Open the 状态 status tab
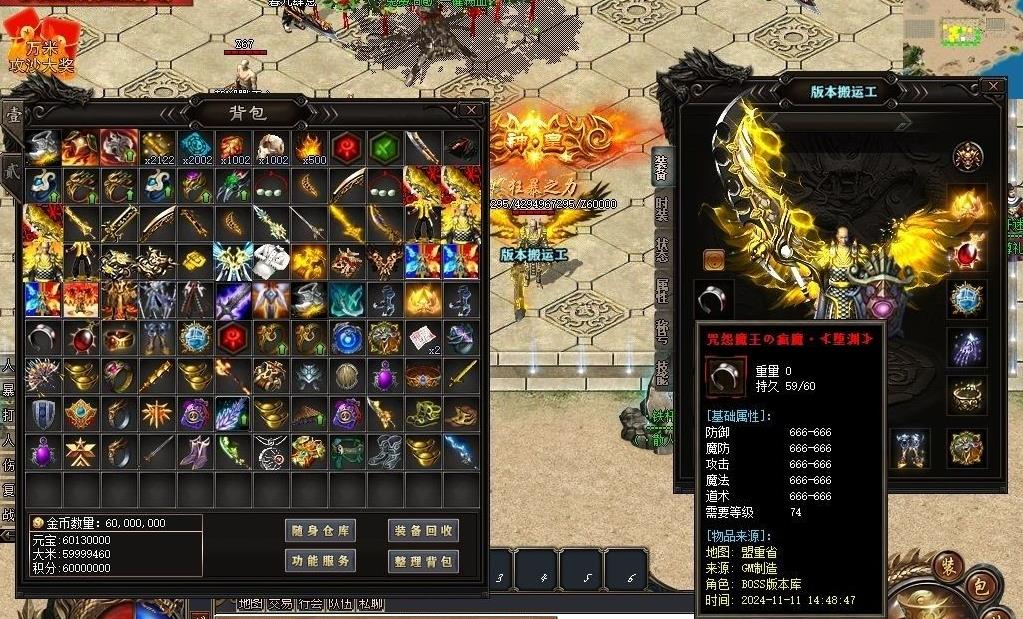The image size is (1023, 619). tap(662, 250)
